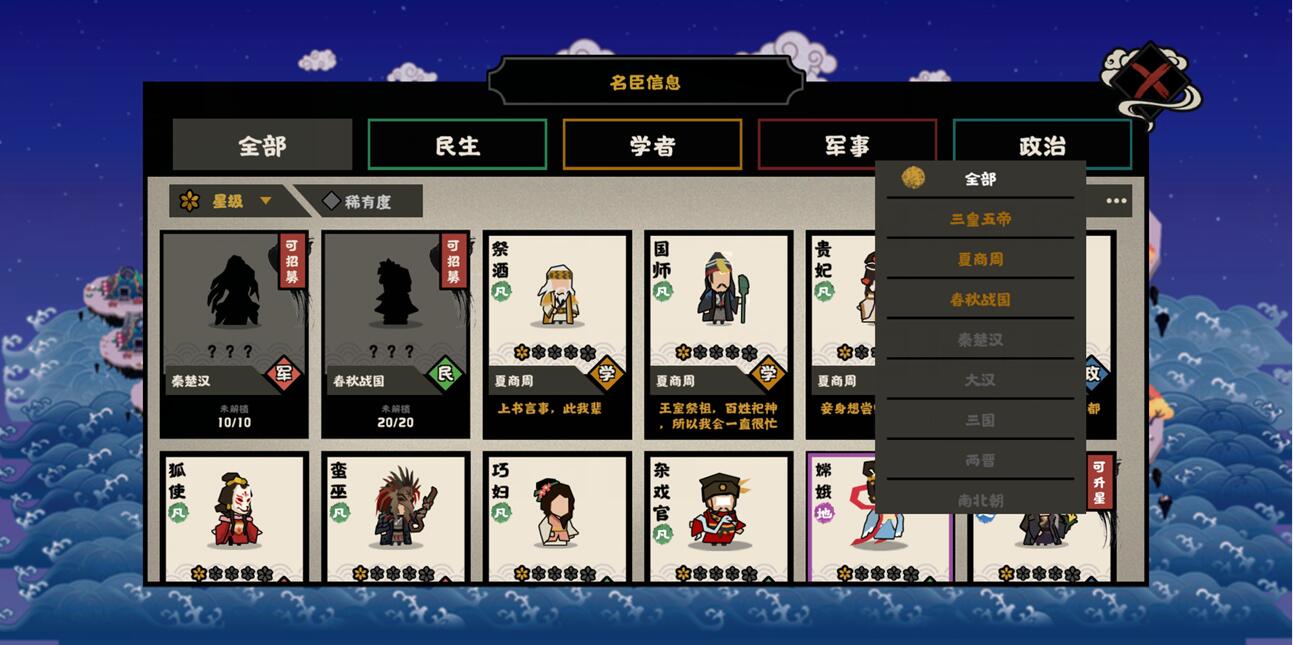Switch to the 全部 tab
Screen dimensions: 1293x645
pyautogui.click(x=262, y=145)
